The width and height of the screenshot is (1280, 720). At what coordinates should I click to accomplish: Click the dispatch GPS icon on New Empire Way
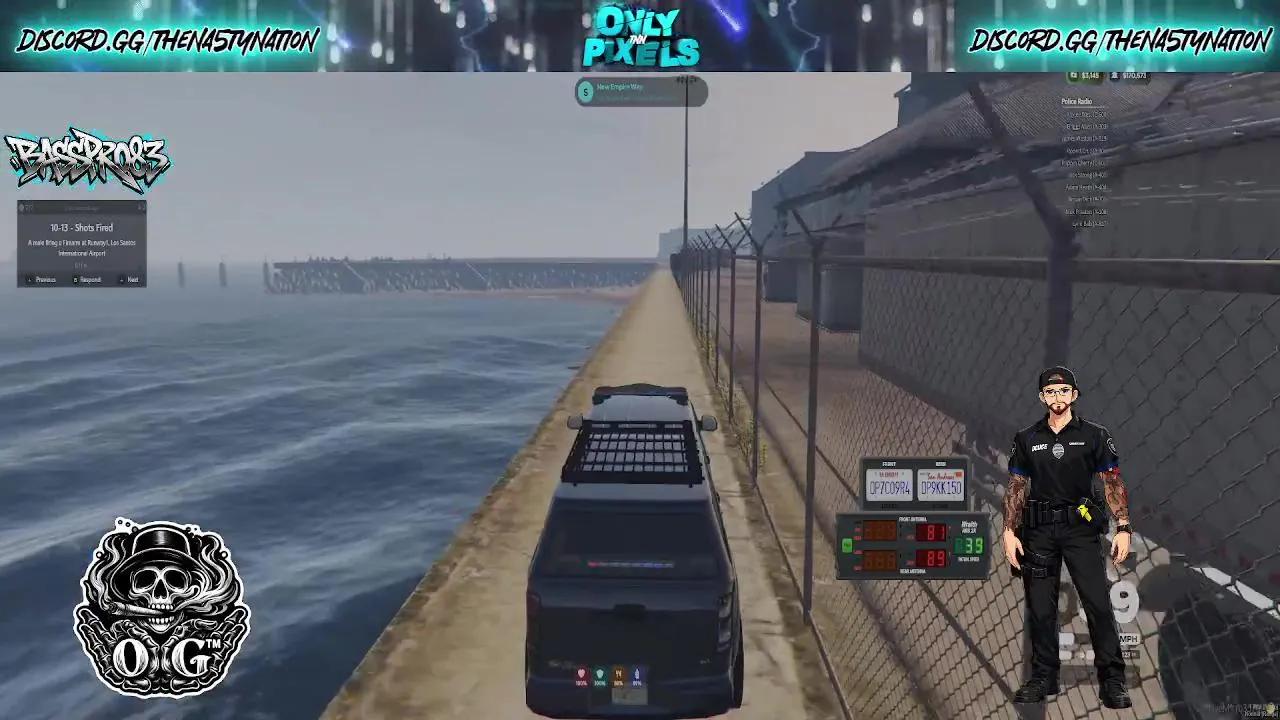585,92
